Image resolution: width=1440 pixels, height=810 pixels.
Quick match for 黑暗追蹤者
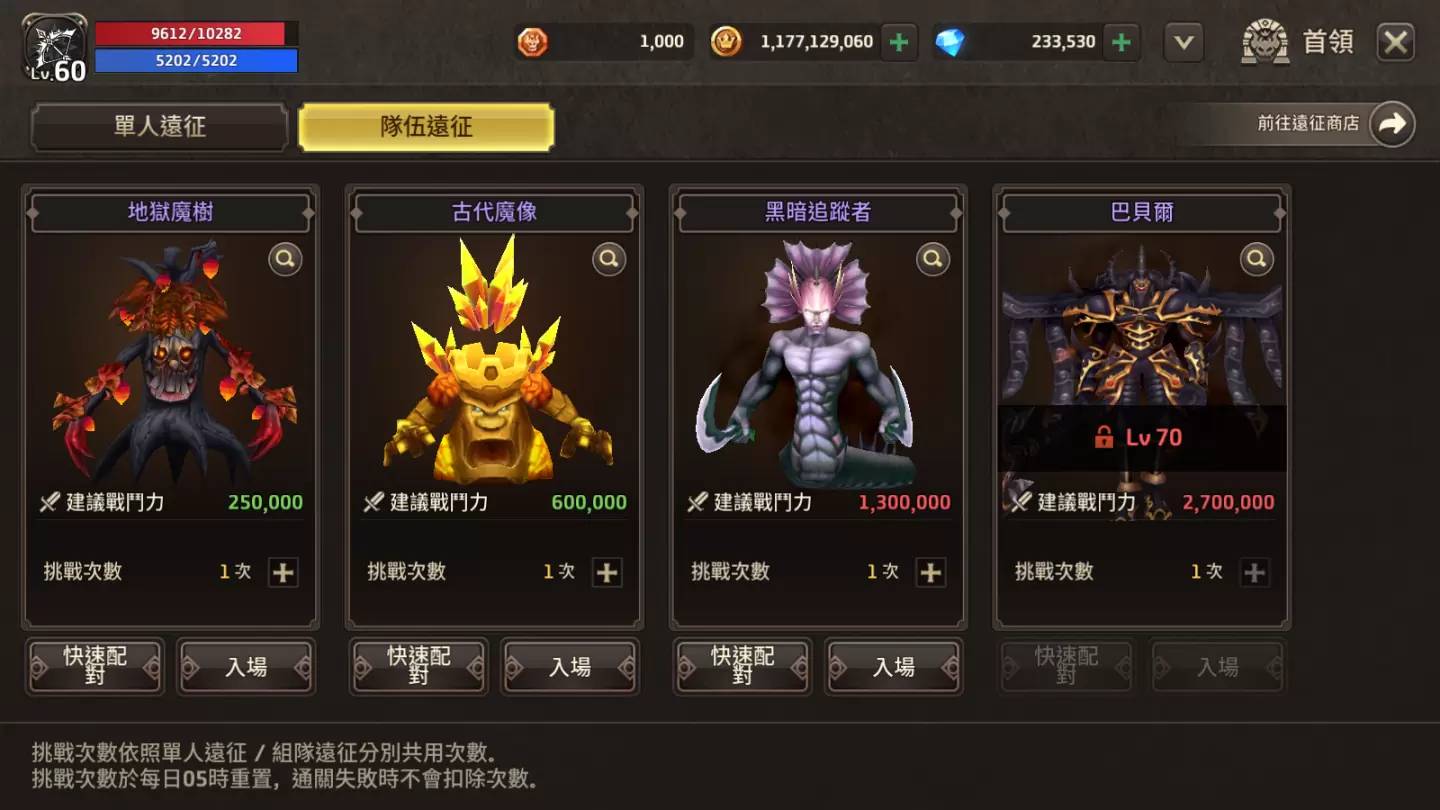743,666
